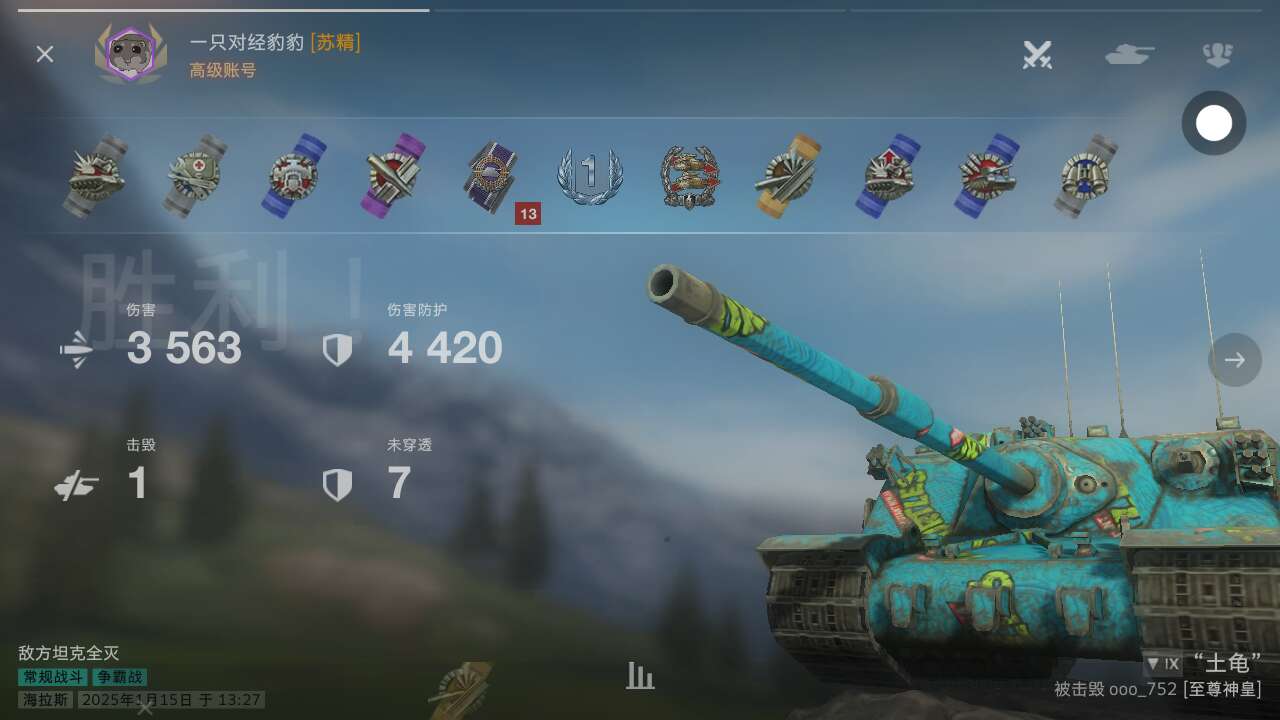Select the medal with the 13 counter

click(x=493, y=177)
